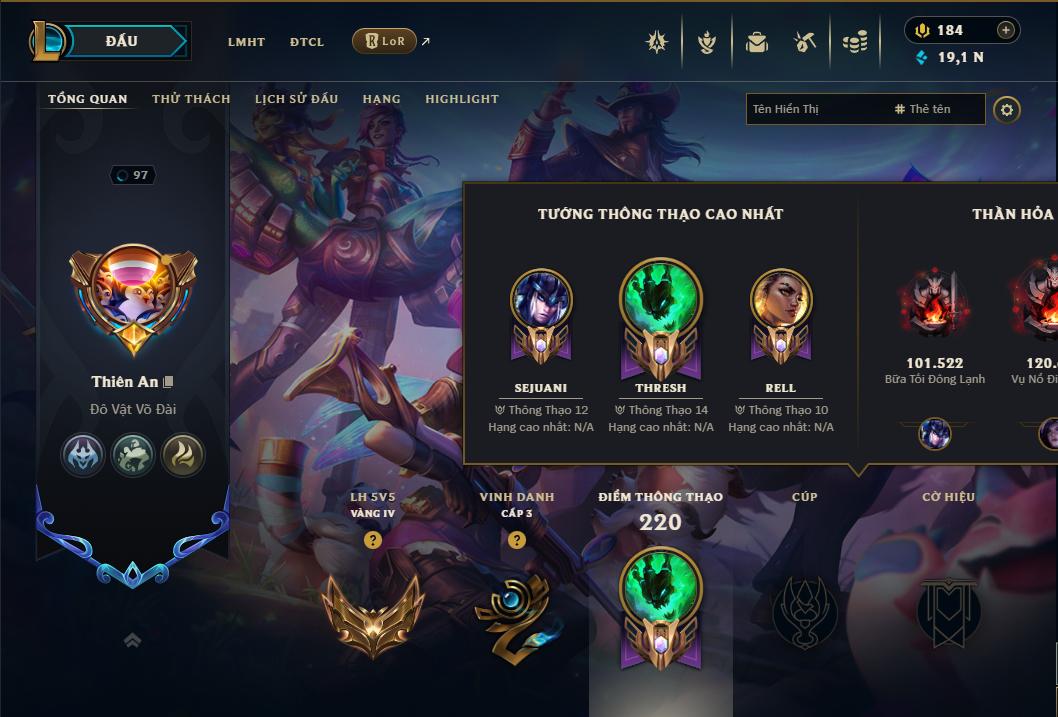Open the LMHT section

point(246,42)
